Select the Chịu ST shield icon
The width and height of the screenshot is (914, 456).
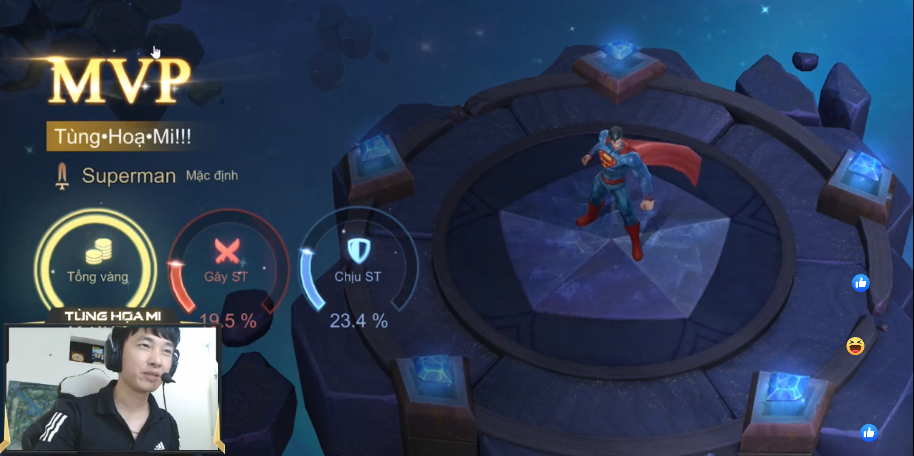pos(357,249)
